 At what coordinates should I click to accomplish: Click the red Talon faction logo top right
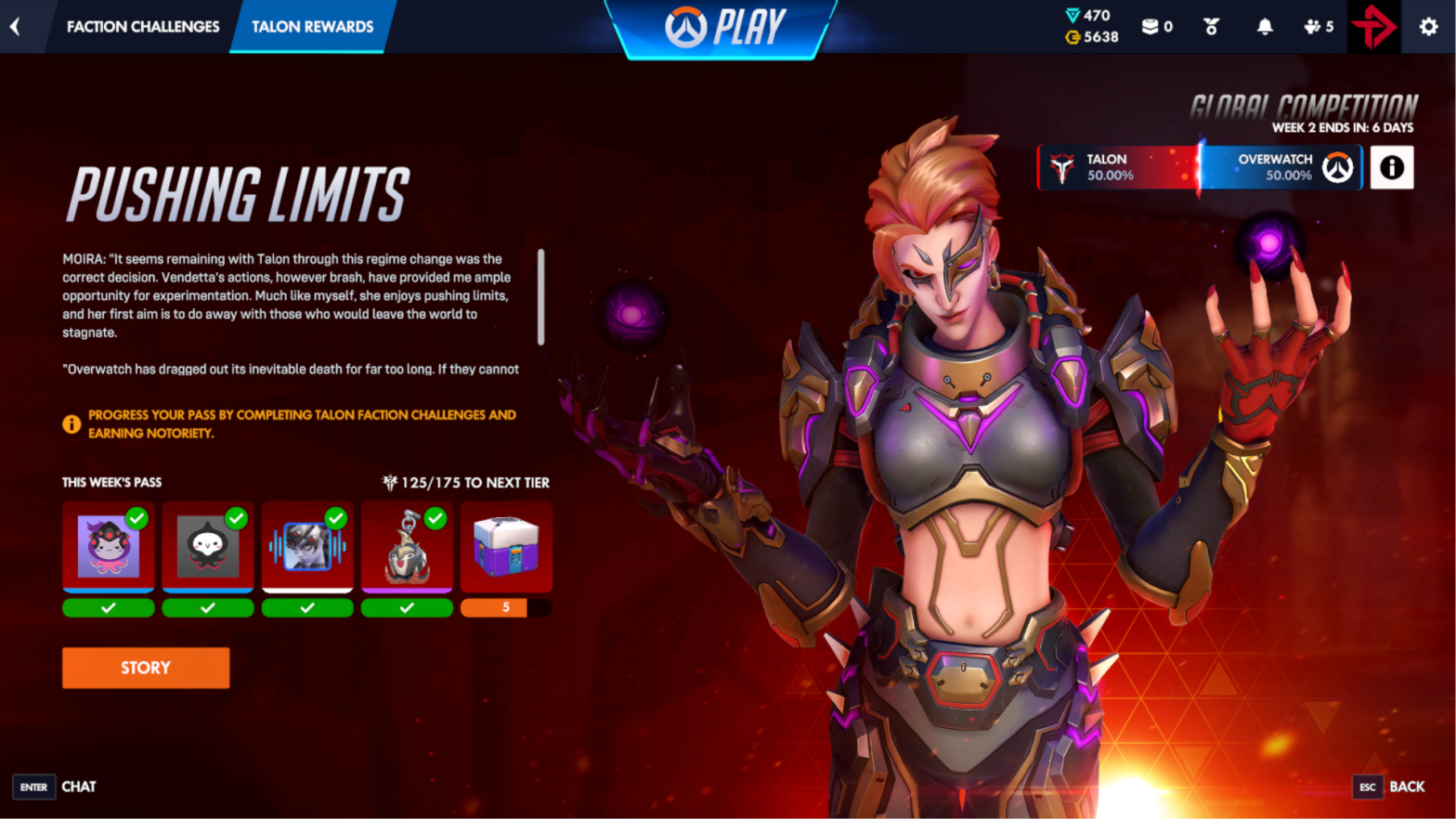1372,26
